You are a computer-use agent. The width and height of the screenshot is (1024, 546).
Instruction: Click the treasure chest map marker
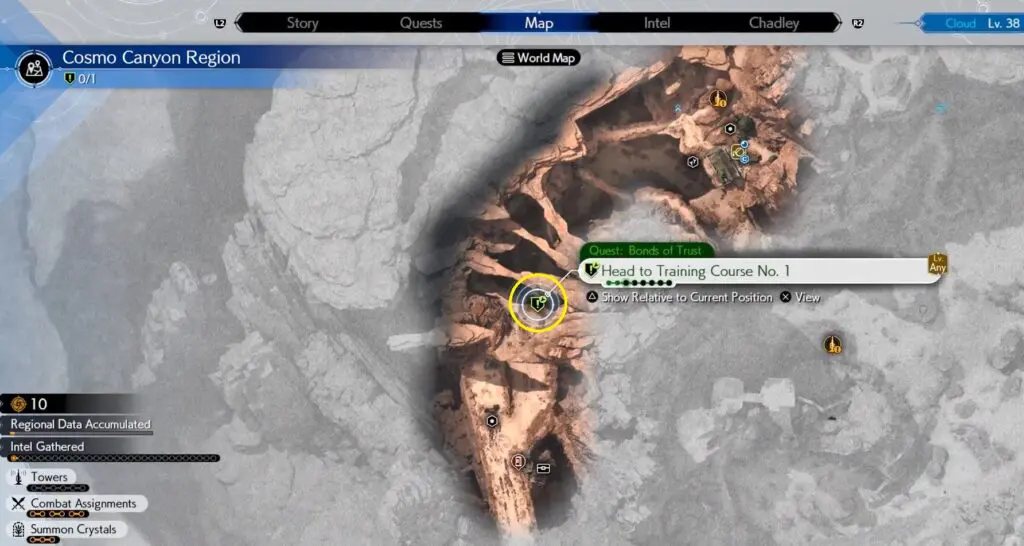[543, 467]
